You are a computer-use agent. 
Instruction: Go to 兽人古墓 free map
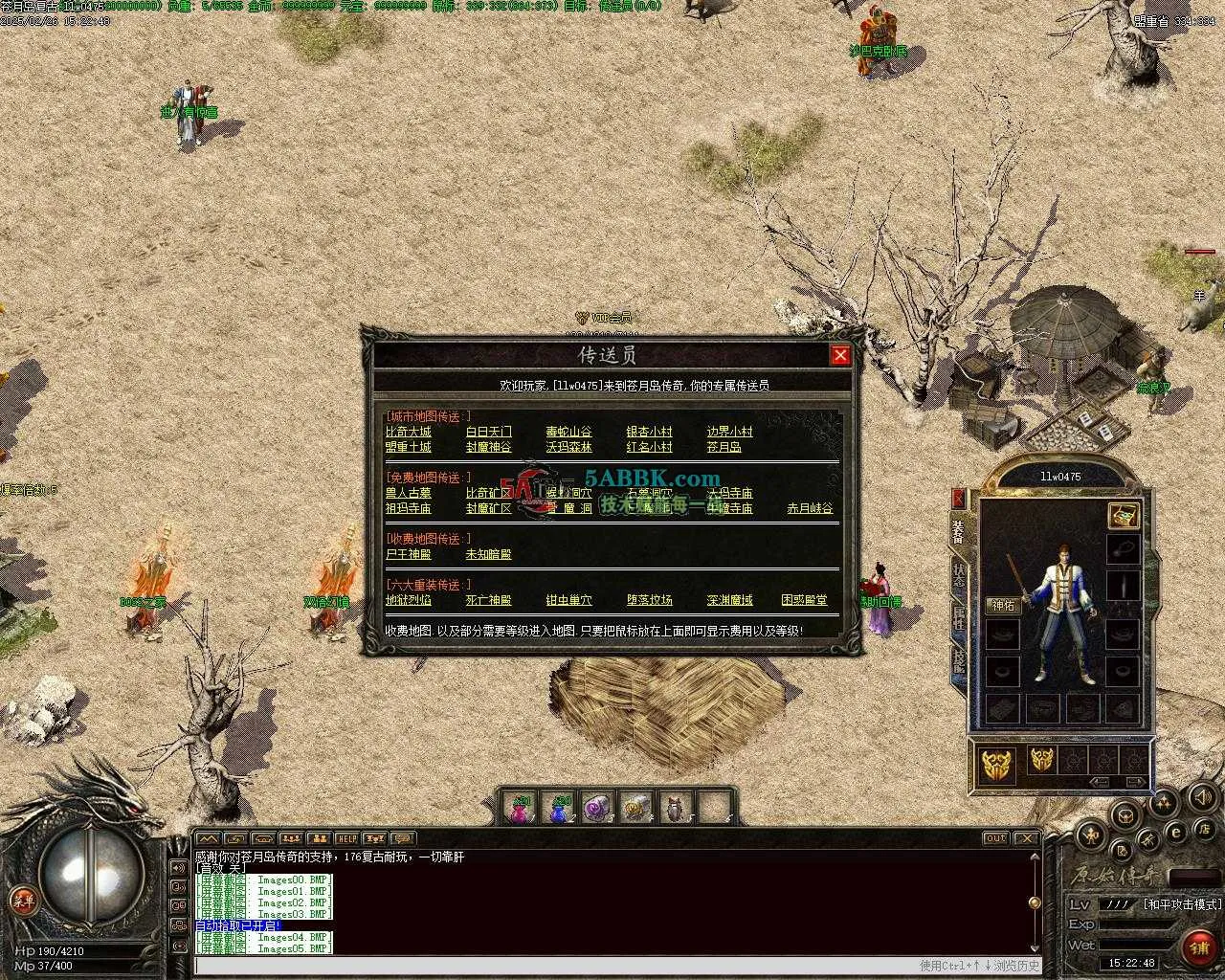click(x=408, y=493)
